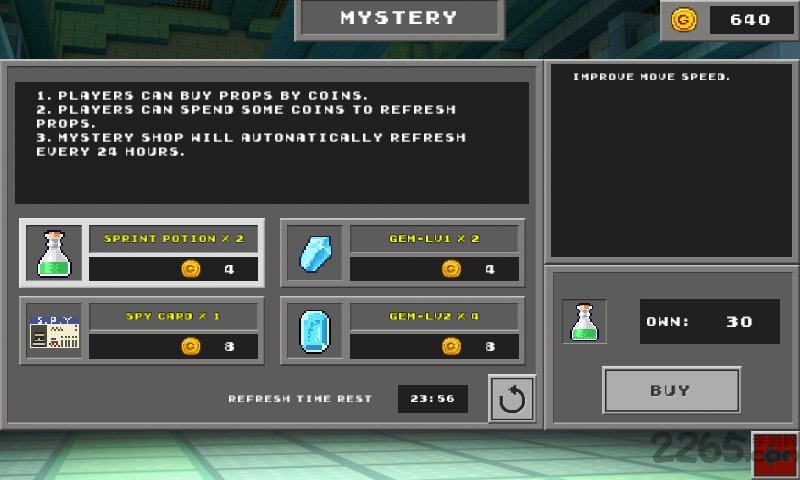Pick the Gem-LV2 x 4 offer
The height and width of the screenshot is (480, 800).
click(402, 331)
